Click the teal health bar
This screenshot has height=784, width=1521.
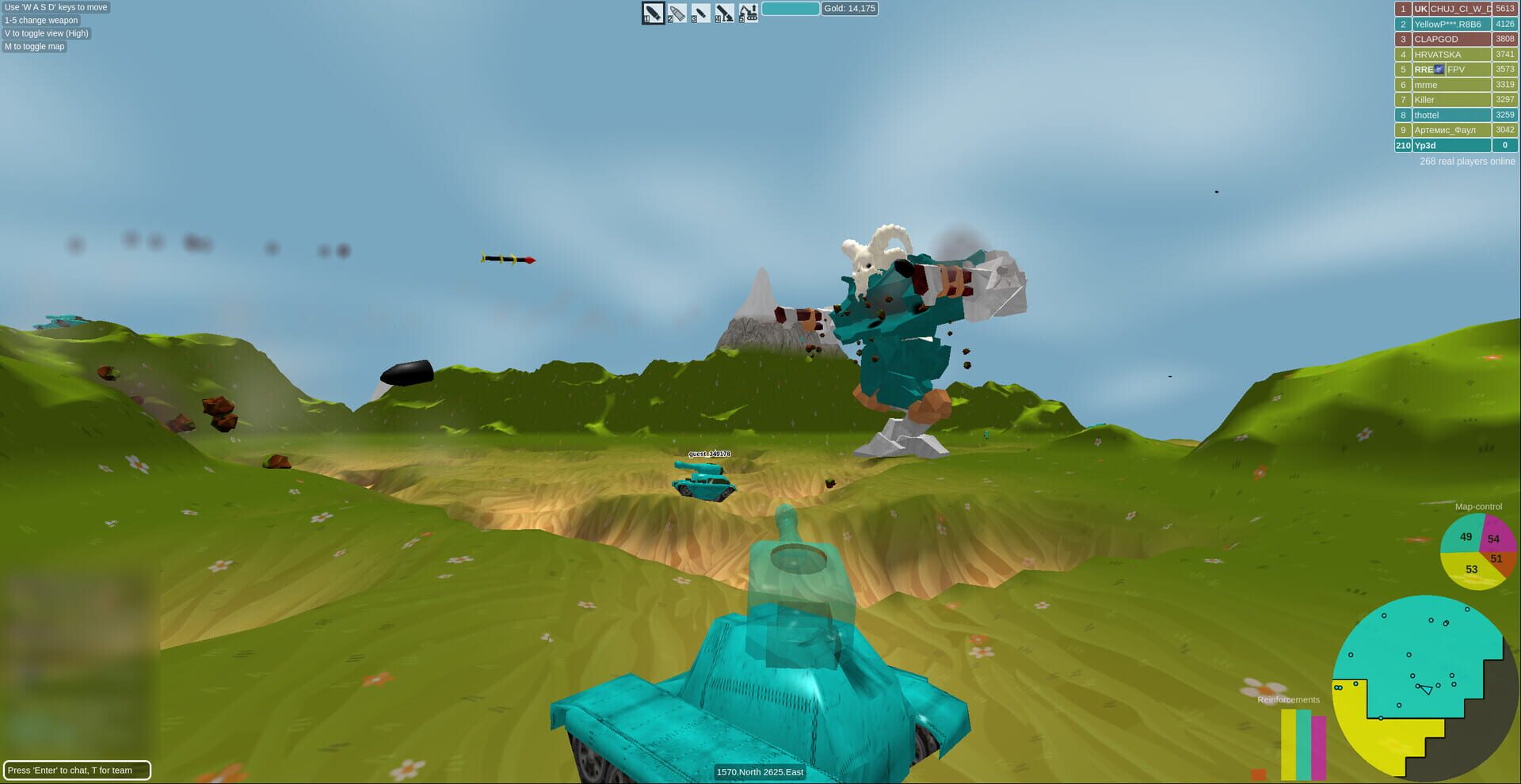click(x=791, y=8)
